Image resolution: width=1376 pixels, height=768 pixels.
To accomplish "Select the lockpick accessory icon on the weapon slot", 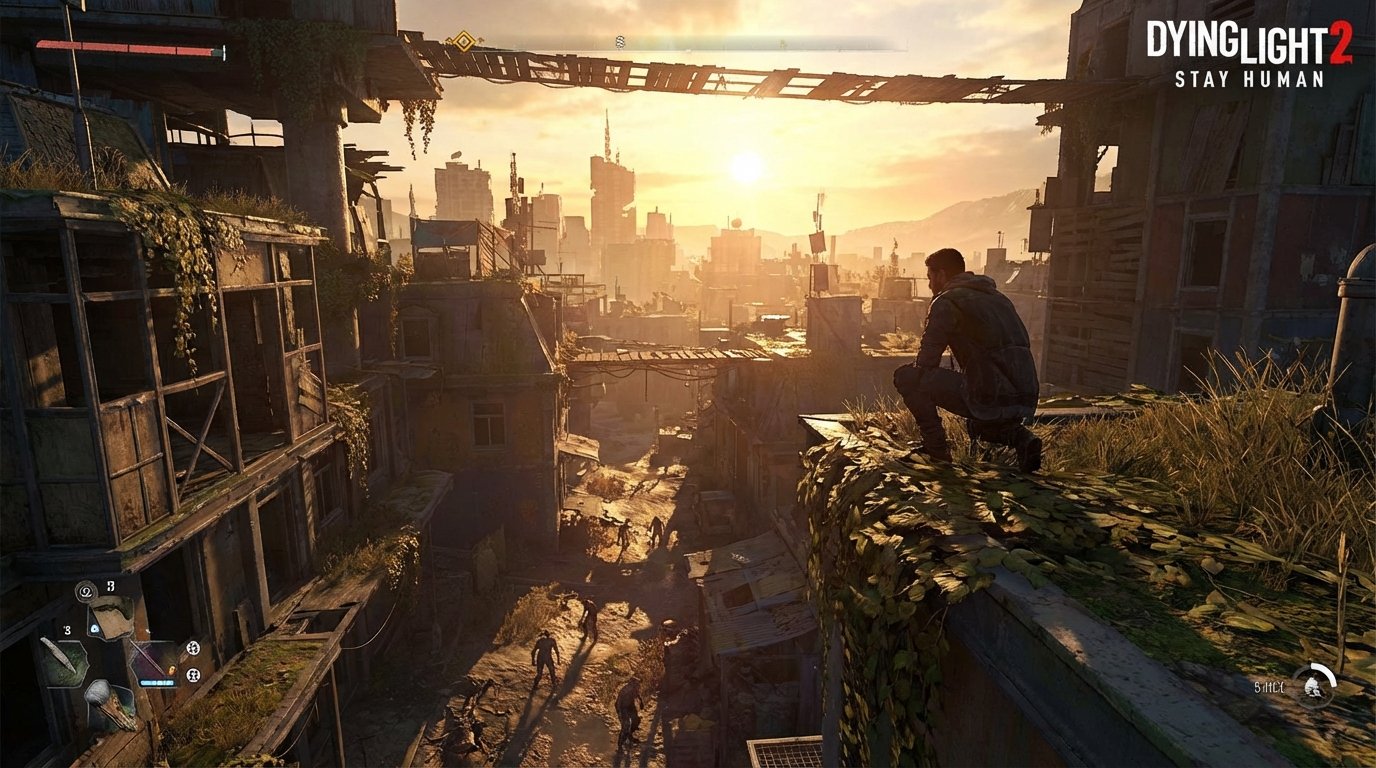I will 172,671.
